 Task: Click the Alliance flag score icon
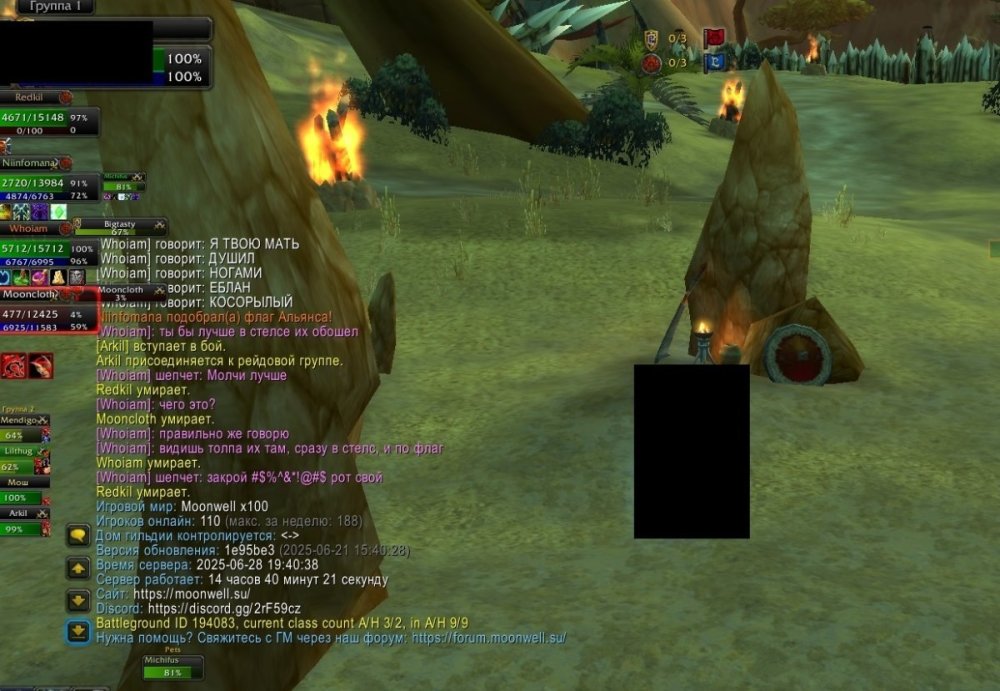pyautogui.click(x=652, y=39)
